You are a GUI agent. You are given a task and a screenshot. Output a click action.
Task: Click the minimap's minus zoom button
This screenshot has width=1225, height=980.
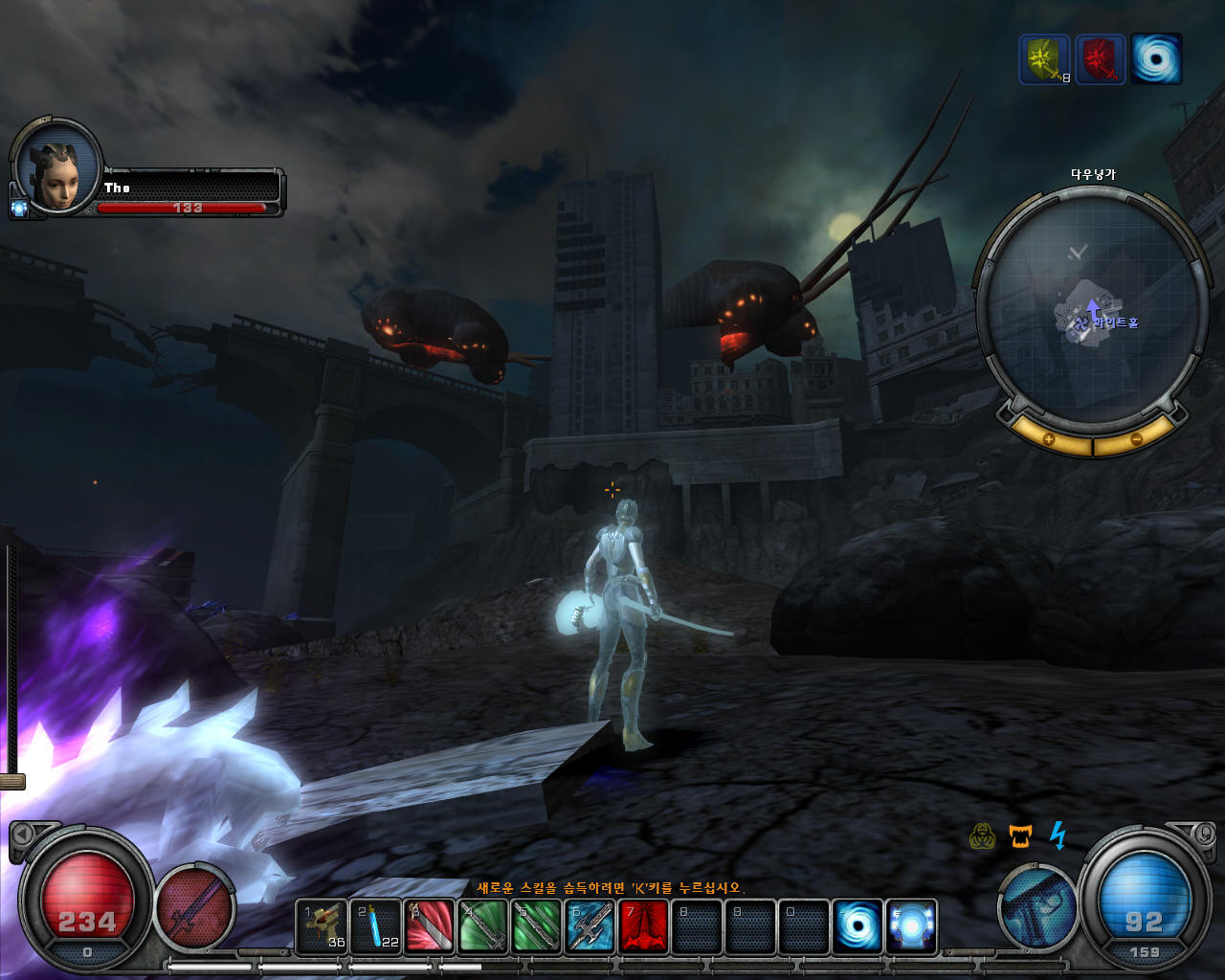tap(1136, 439)
